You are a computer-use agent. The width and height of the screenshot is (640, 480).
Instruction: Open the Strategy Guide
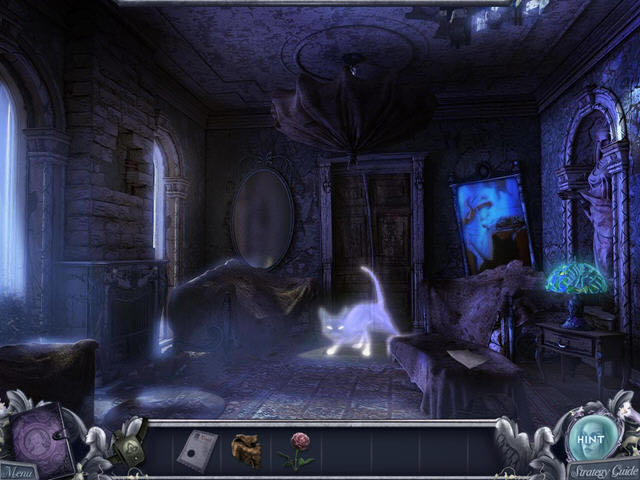(603, 469)
